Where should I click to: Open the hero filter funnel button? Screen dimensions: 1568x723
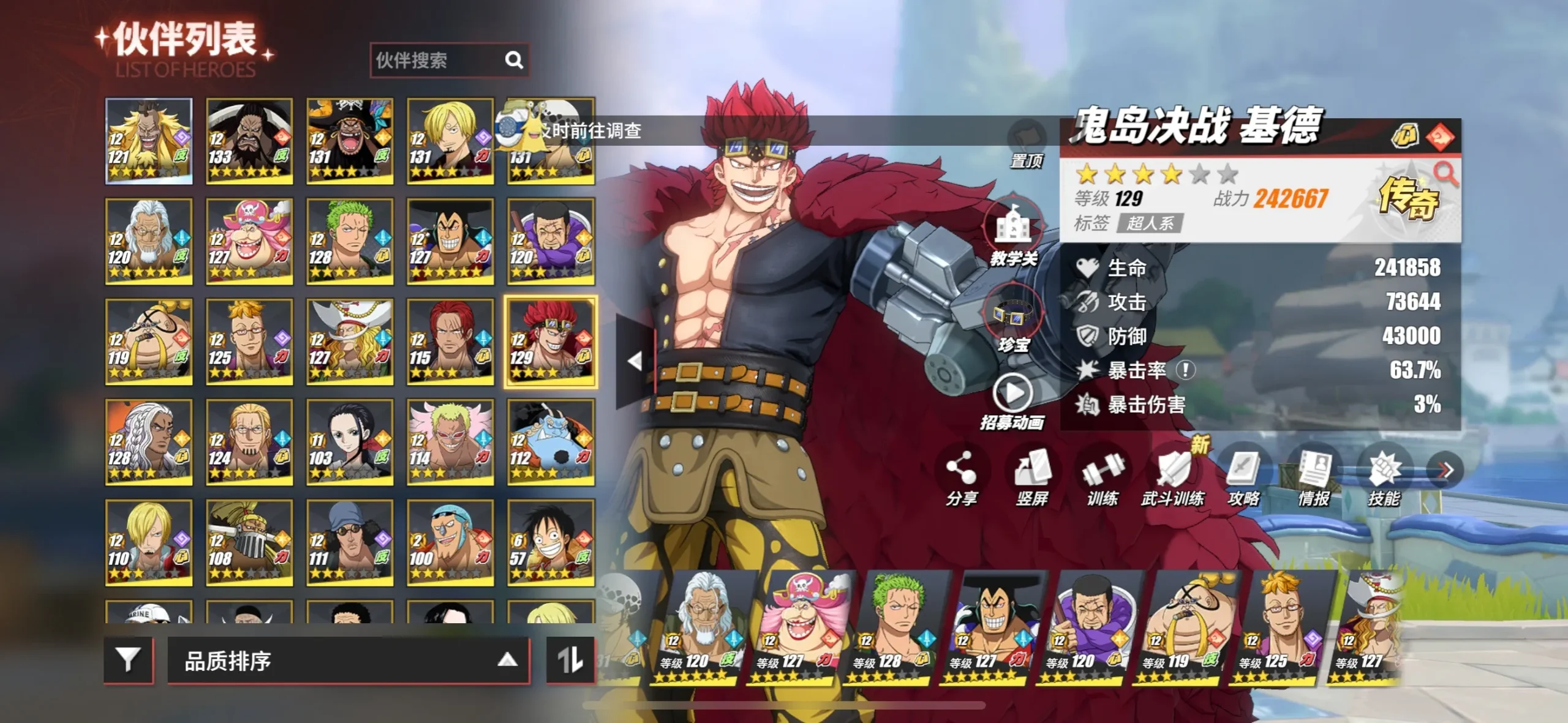128,660
